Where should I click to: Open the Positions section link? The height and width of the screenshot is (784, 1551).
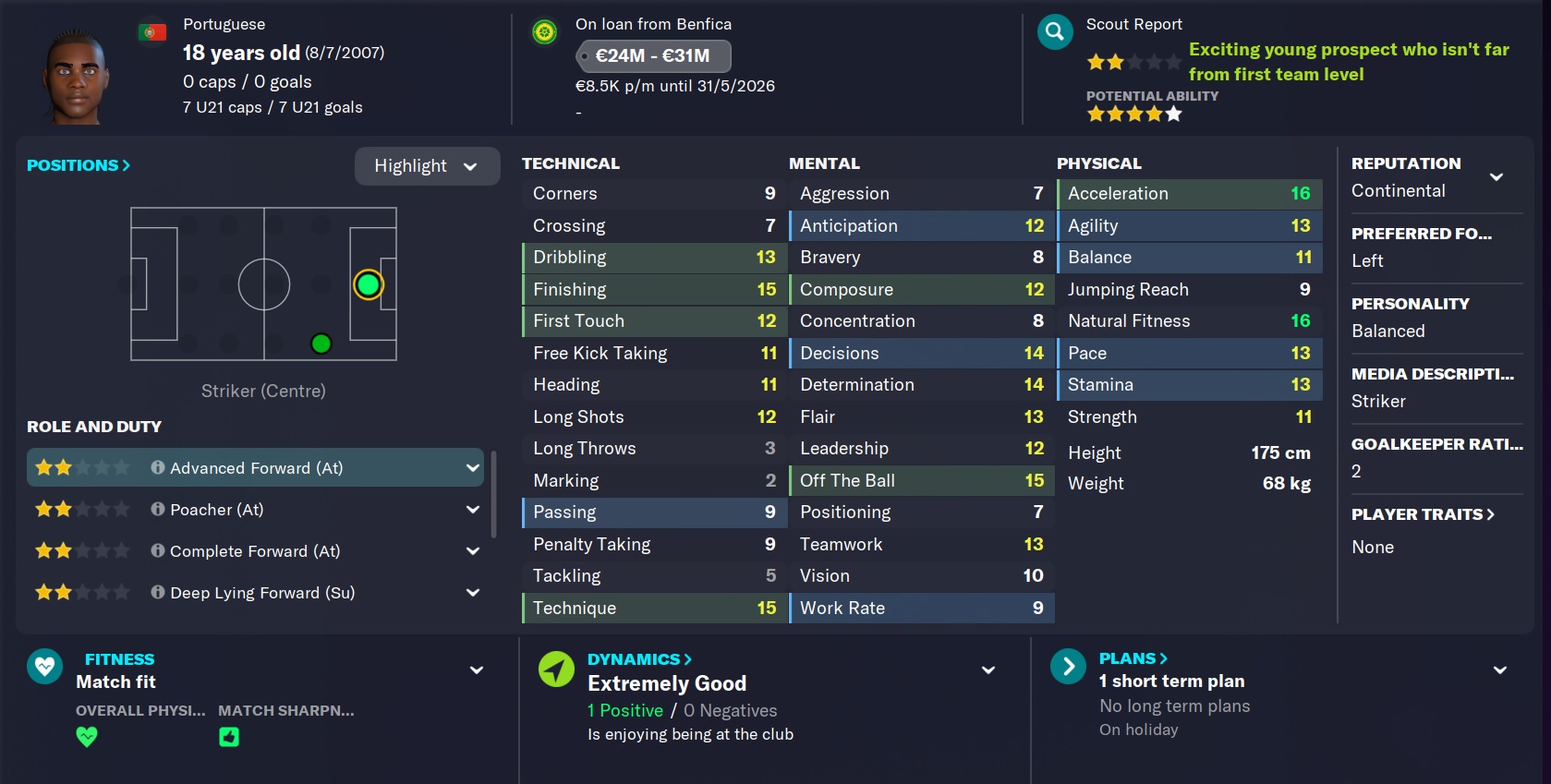pyautogui.click(x=79, y=165)
